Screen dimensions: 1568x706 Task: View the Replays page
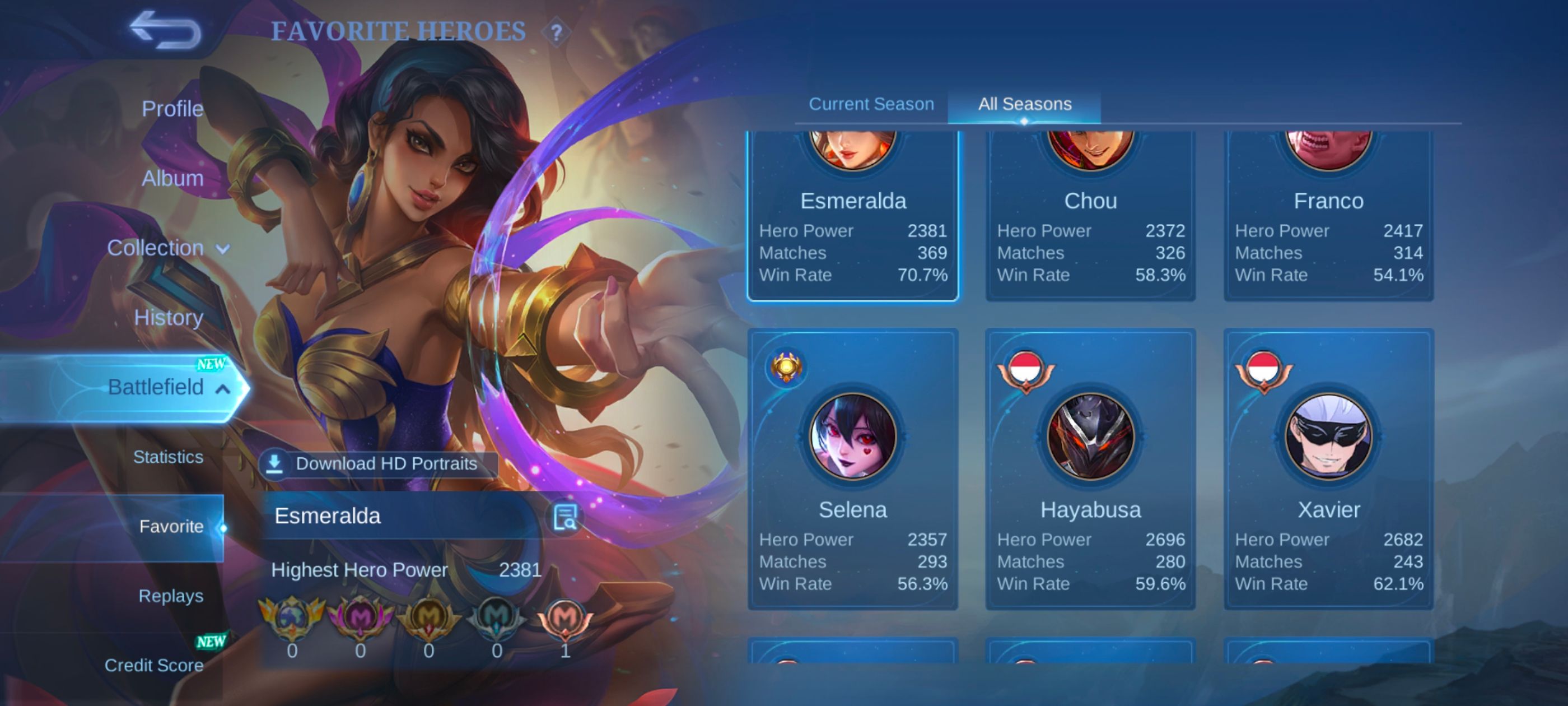point(170,596)
